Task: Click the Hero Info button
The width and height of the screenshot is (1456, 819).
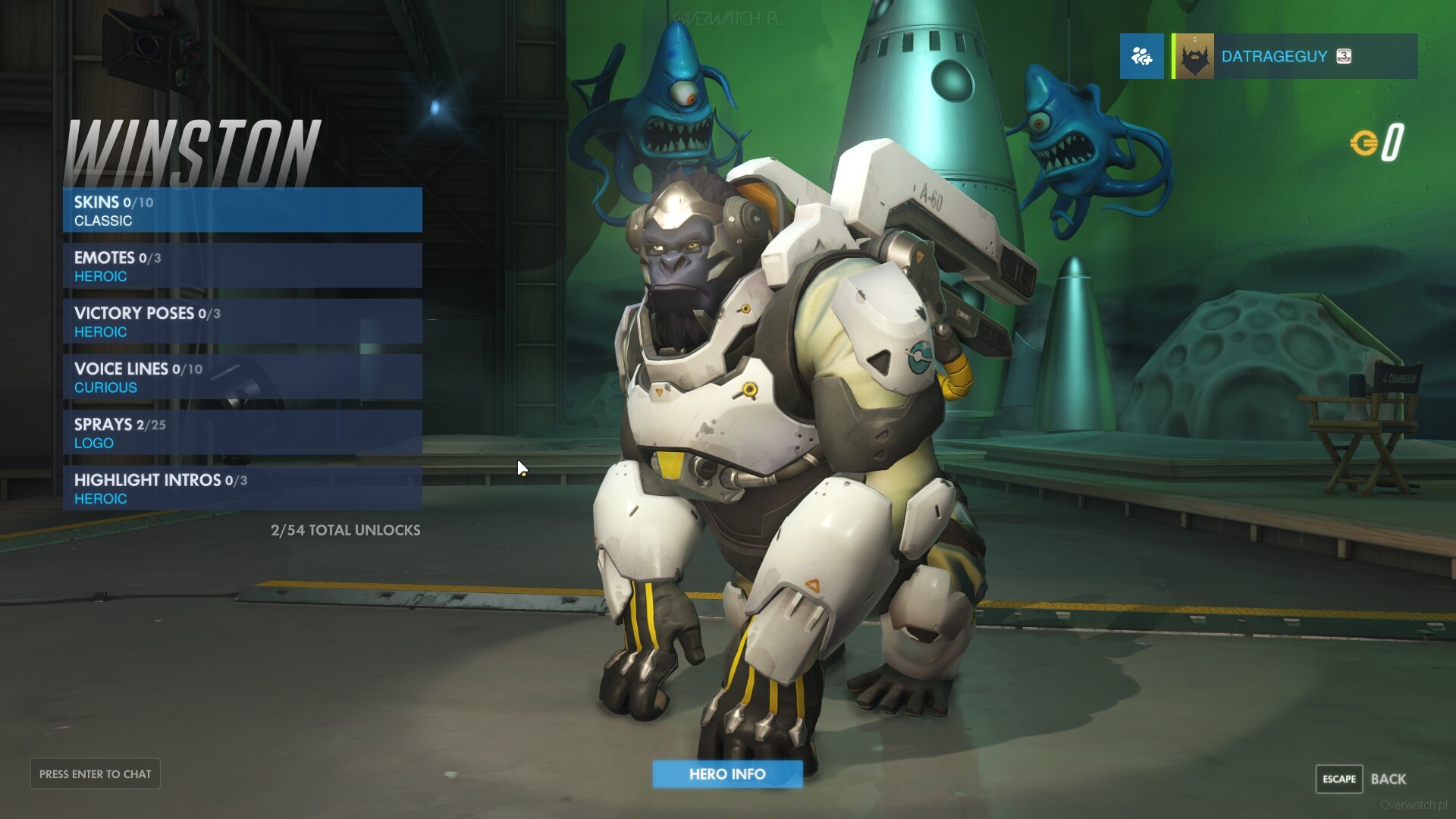Action: coord(727,774)
